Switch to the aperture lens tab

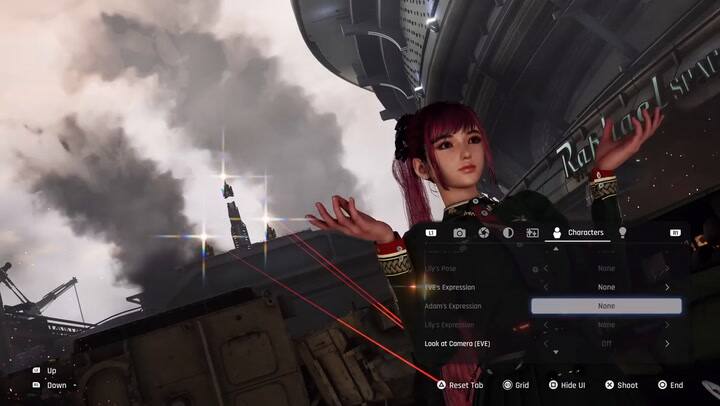(x=483, y=233)
